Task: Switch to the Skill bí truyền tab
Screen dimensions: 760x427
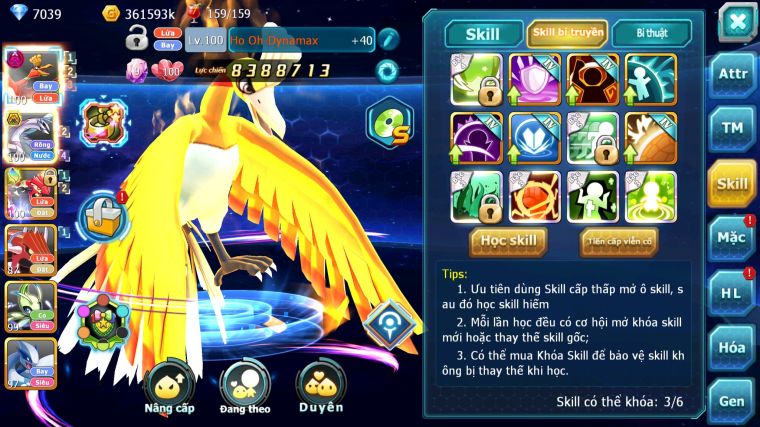Action: (567, 33)
